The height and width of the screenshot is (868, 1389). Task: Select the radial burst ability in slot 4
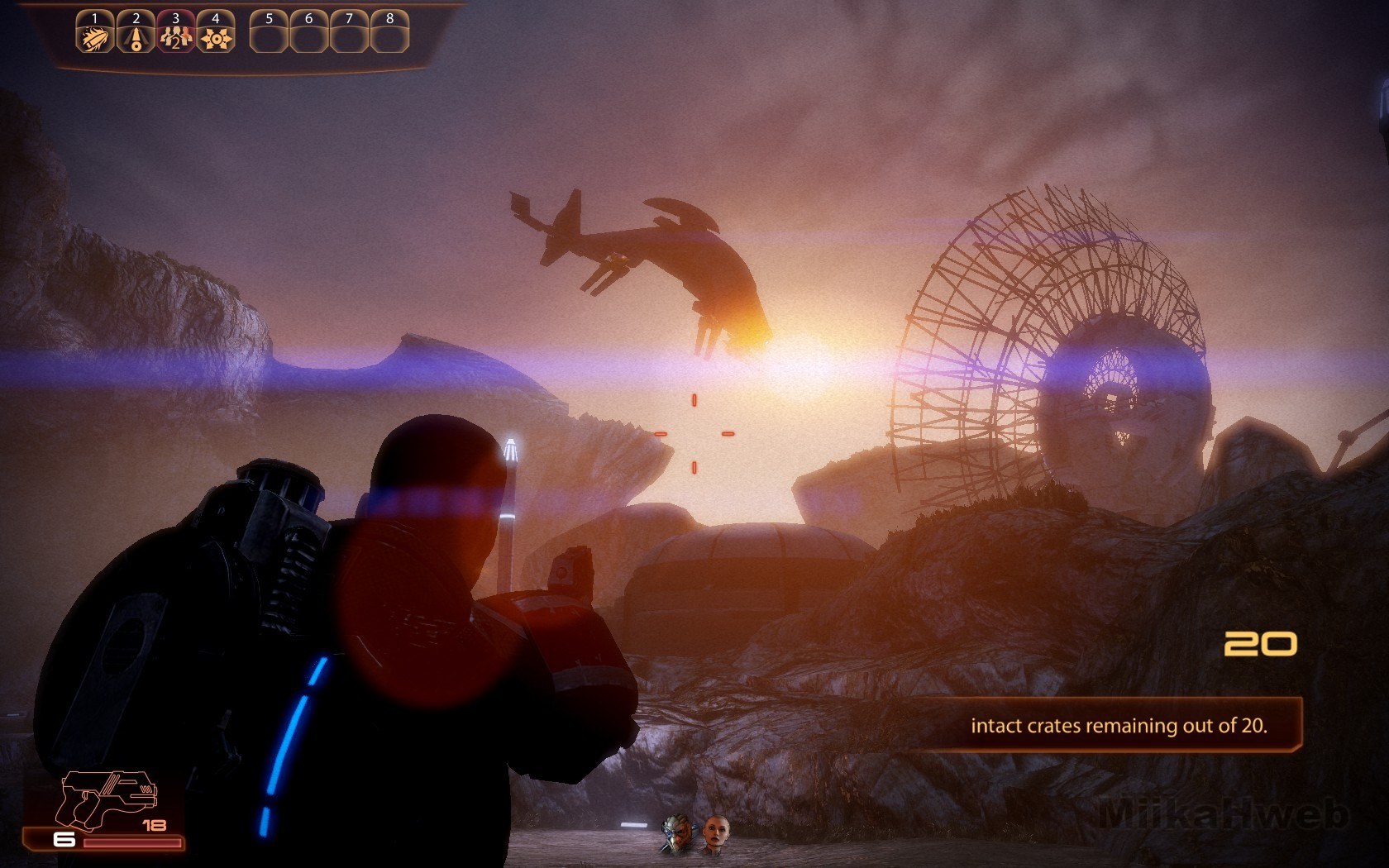[x=216, y=36]
